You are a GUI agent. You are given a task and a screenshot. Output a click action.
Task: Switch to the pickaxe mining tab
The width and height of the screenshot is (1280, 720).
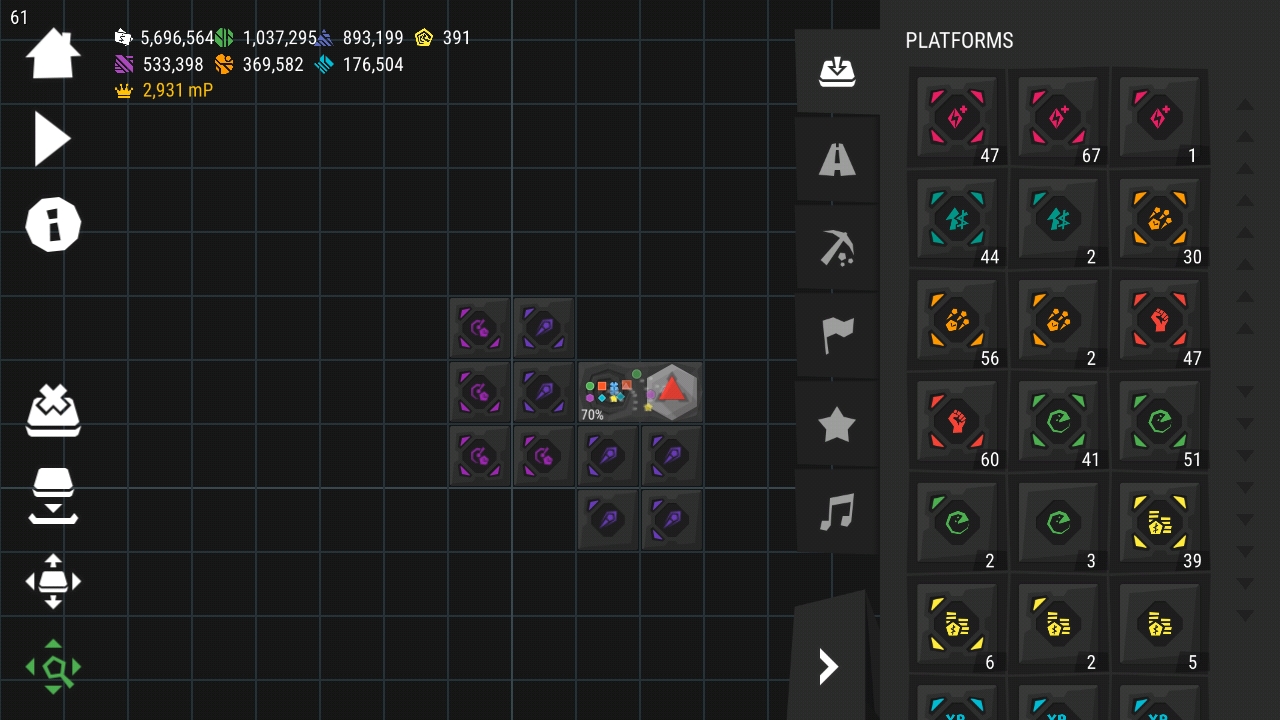[x=837, y=248]
